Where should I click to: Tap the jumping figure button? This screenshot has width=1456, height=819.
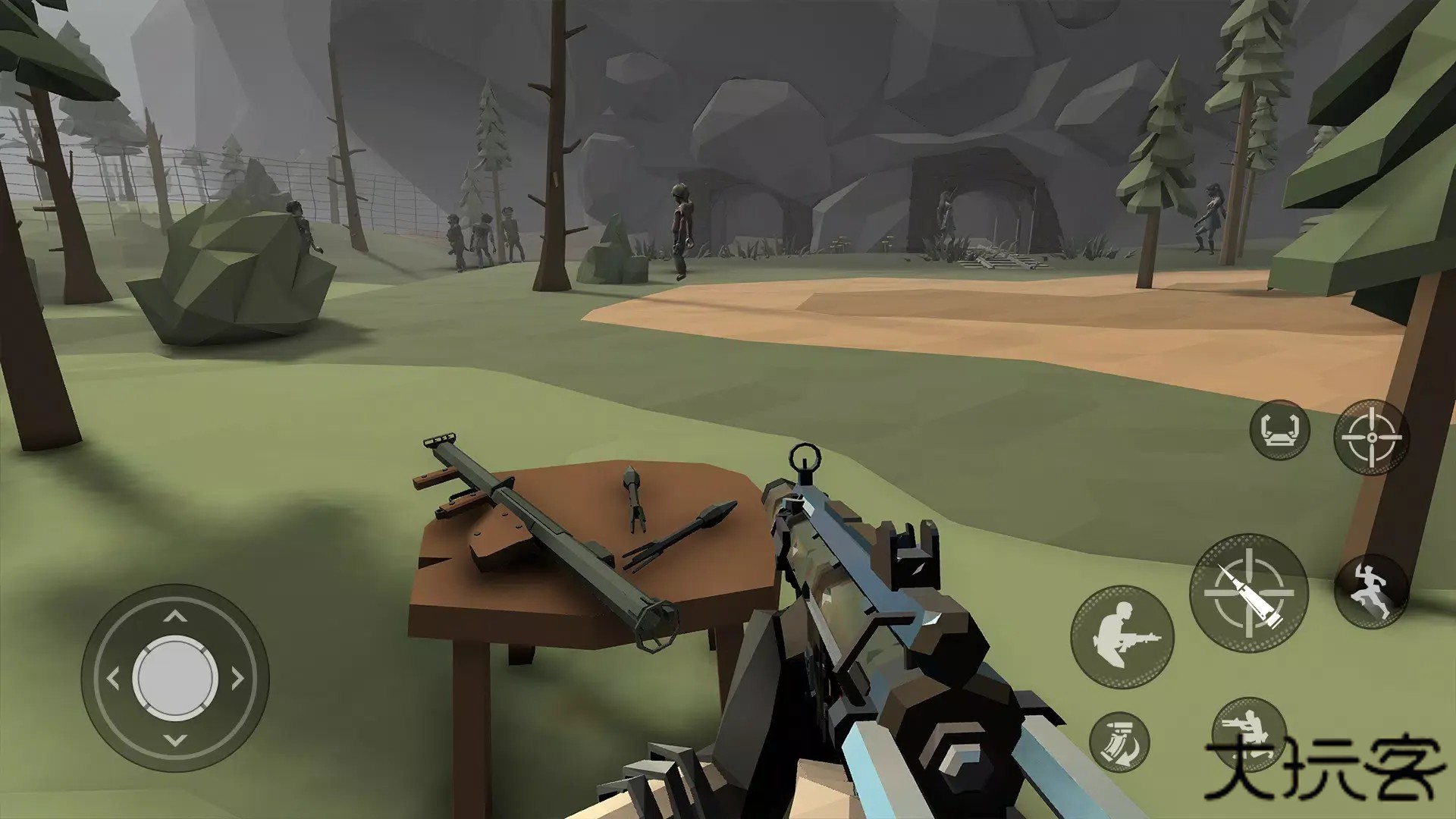(x=1371, y=593)
